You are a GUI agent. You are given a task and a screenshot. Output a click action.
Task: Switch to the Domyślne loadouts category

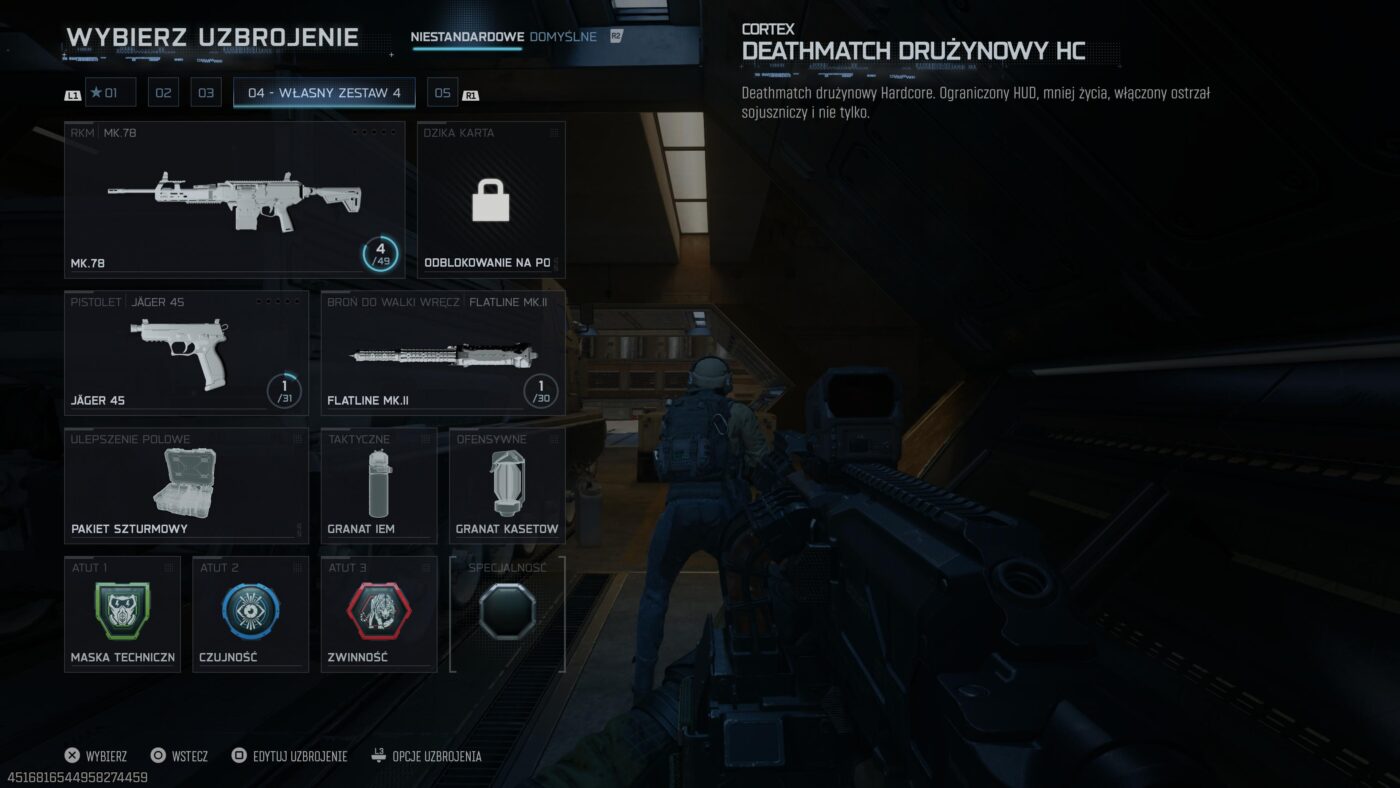pos(563,37)
